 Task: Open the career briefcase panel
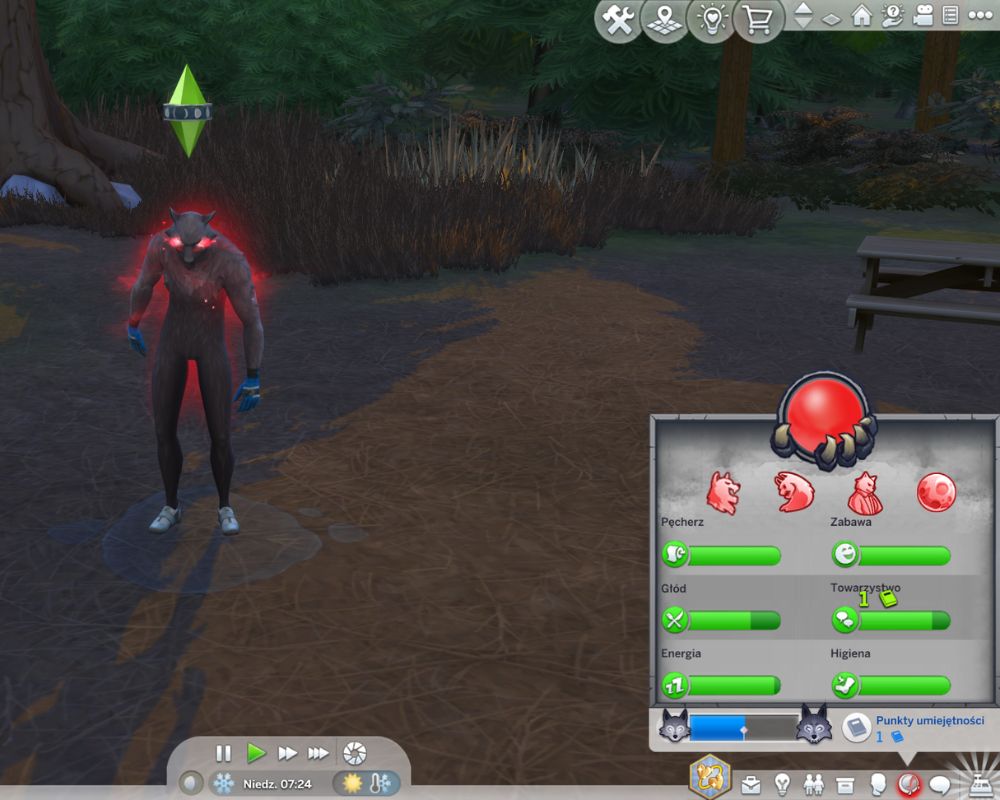pos(751,784)
